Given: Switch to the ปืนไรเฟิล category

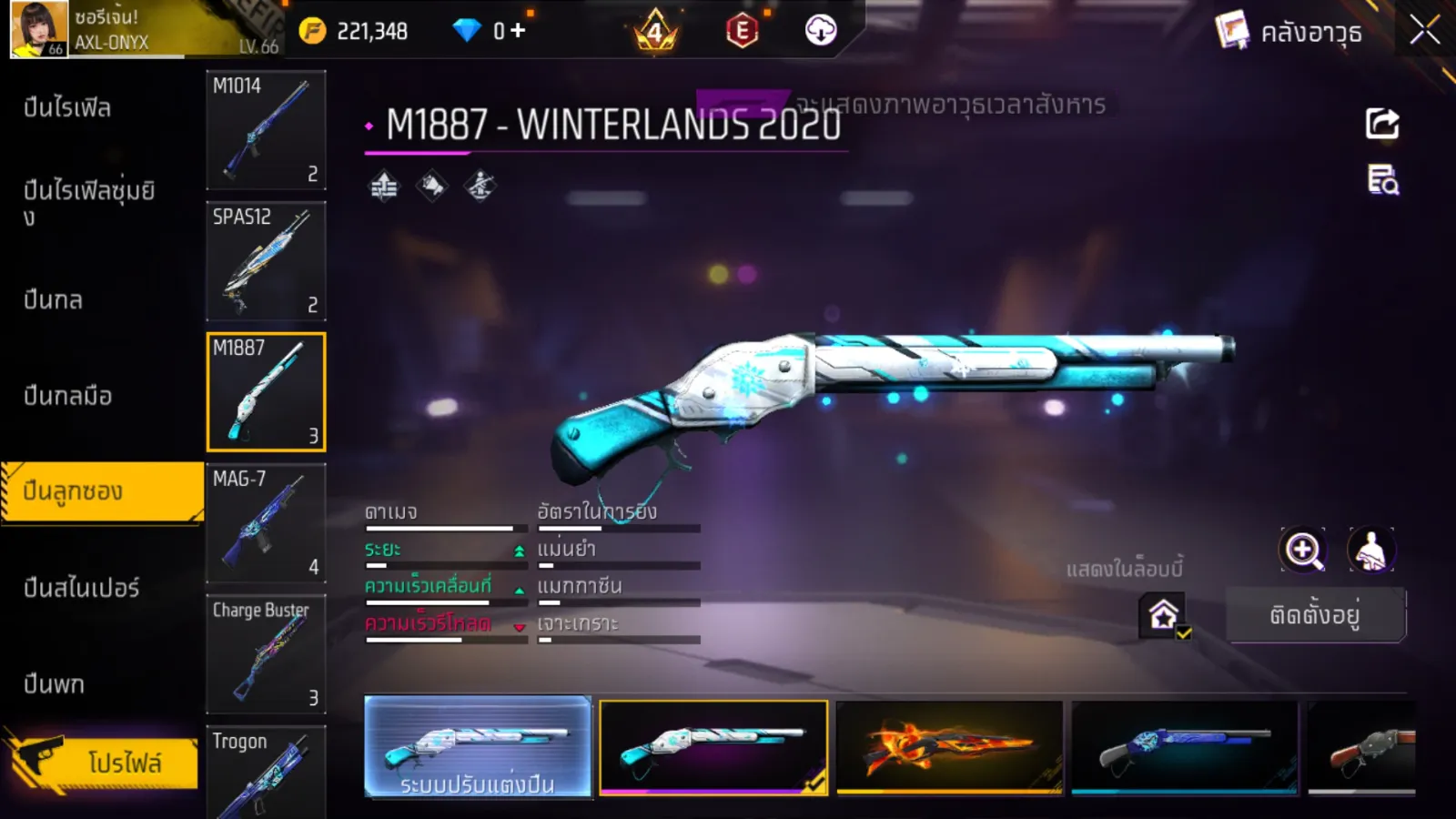Looking at the screenshot, I should [x=68, y=108].
